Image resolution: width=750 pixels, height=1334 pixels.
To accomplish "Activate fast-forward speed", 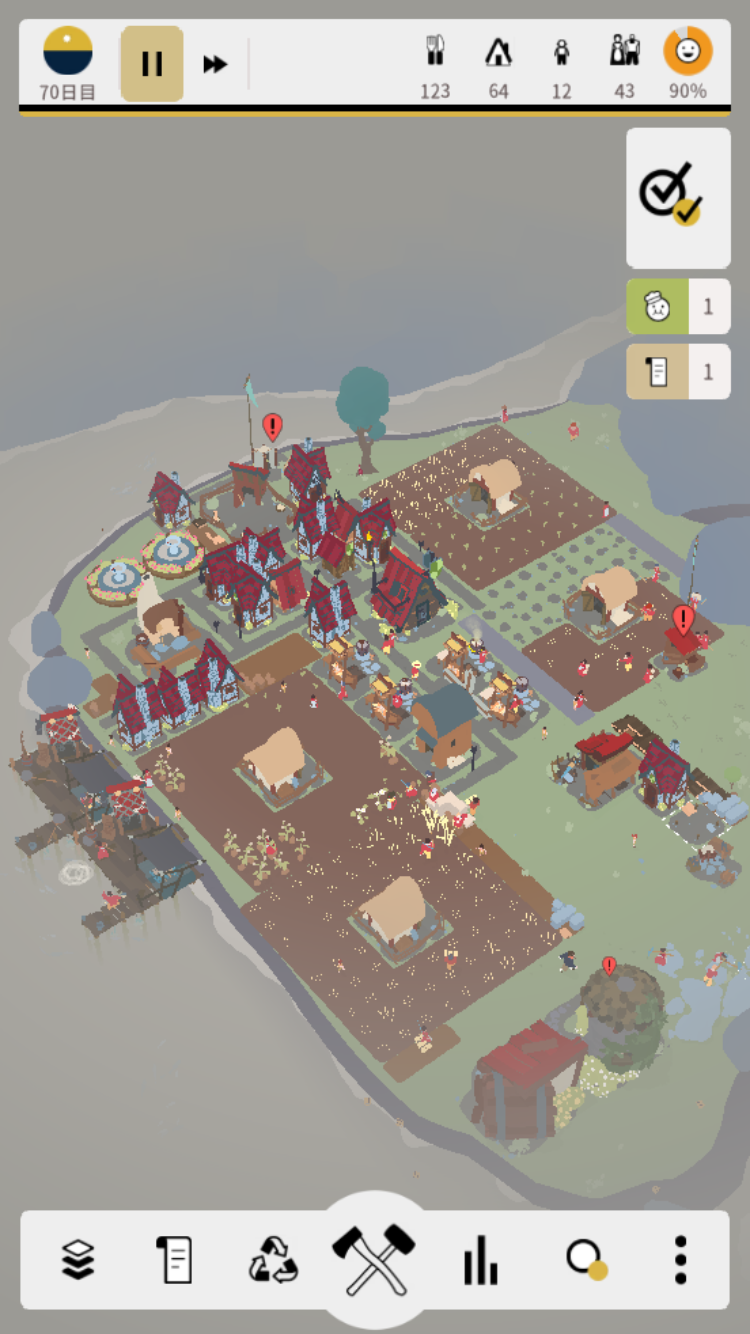I will [215, 64].
